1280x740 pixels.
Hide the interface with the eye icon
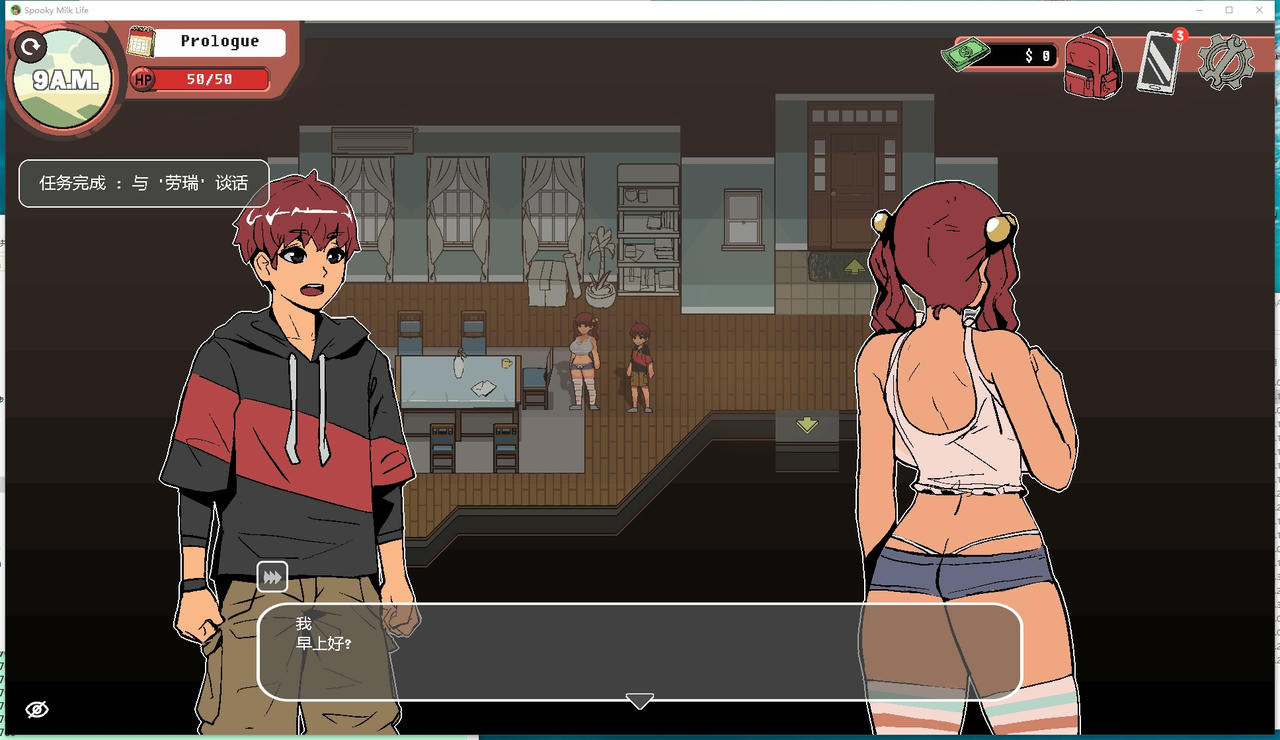pos(37,709)
